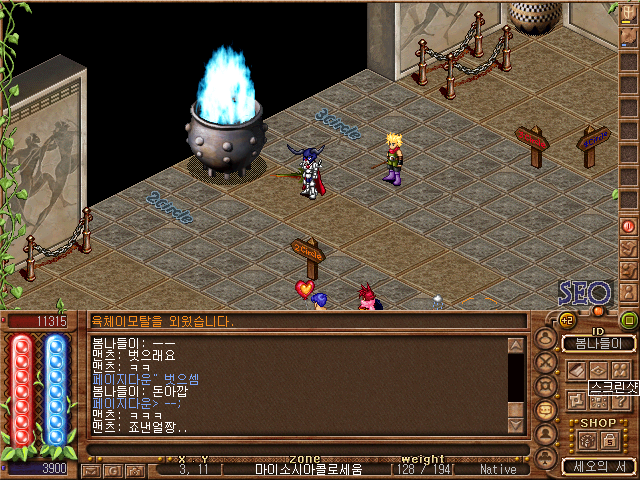
Task: Click the Native language indicator
Action: [x=498, y=469]
